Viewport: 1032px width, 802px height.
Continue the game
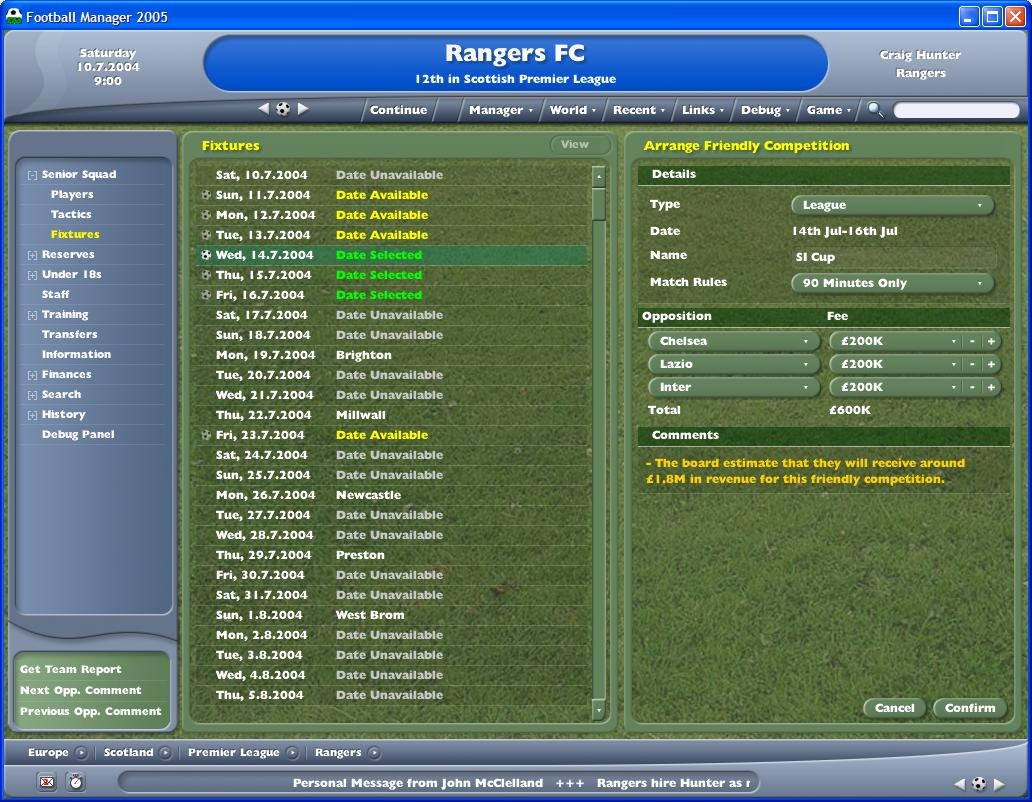398,110
